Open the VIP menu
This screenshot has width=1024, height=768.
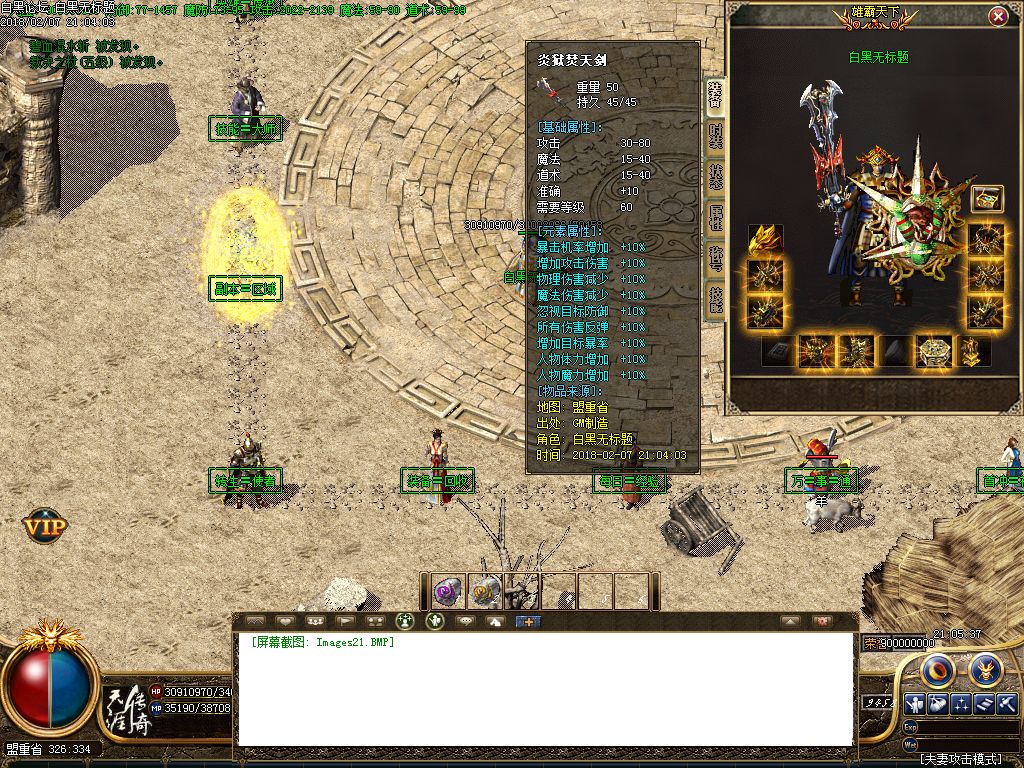click(x=45, y=523)
